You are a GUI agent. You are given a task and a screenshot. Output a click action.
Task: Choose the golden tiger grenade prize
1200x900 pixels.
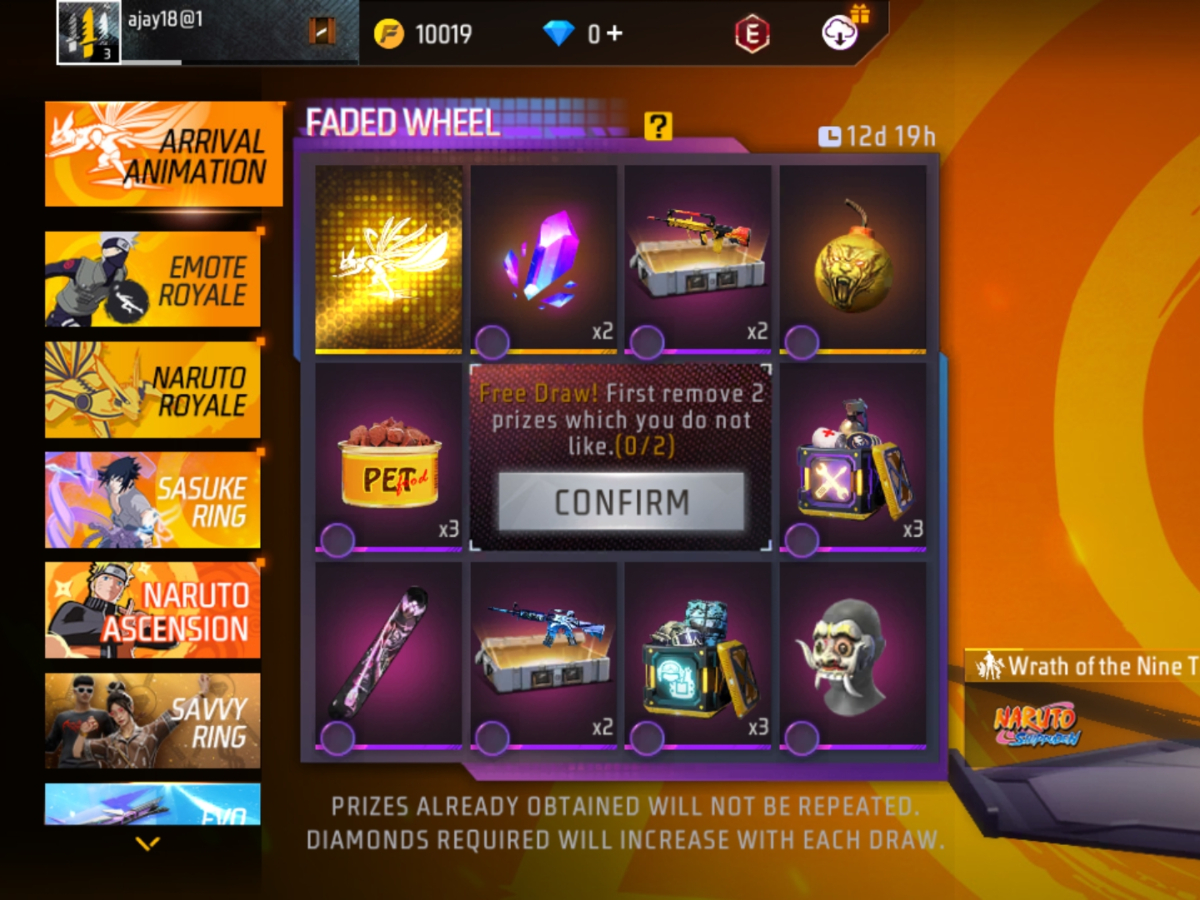tap(853, 259)
